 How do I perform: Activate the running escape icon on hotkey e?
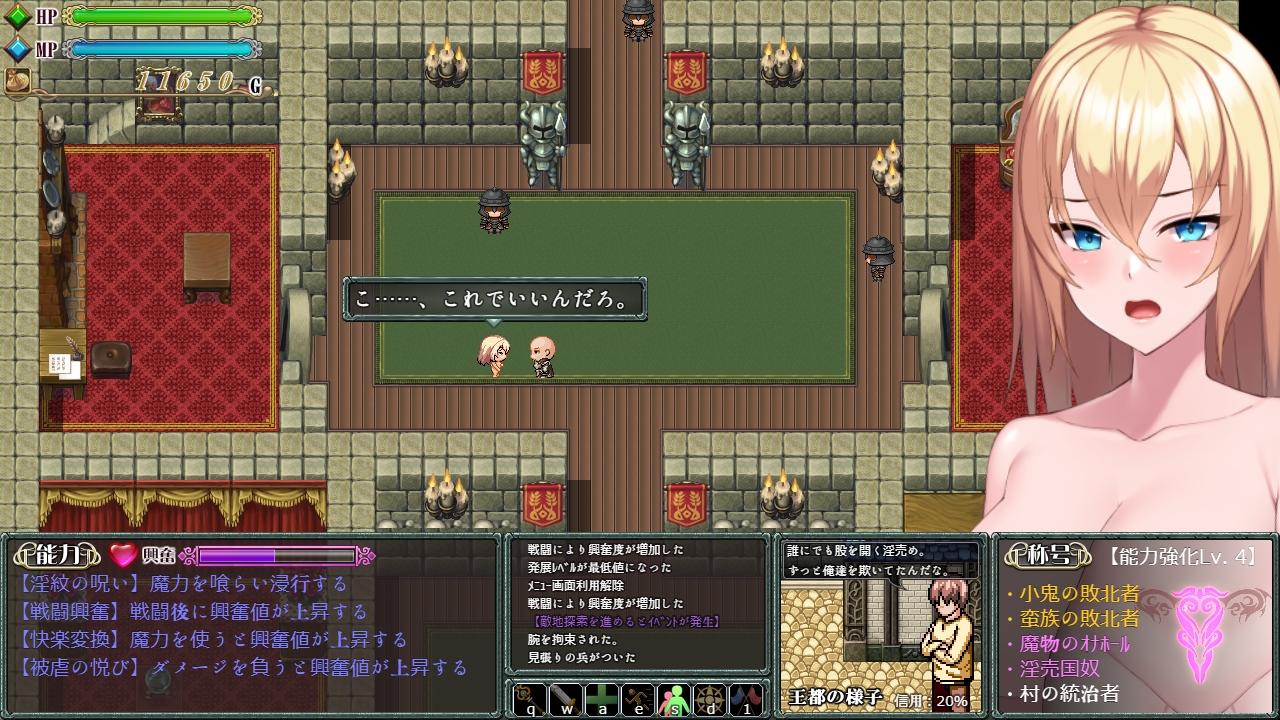(640, 701)
